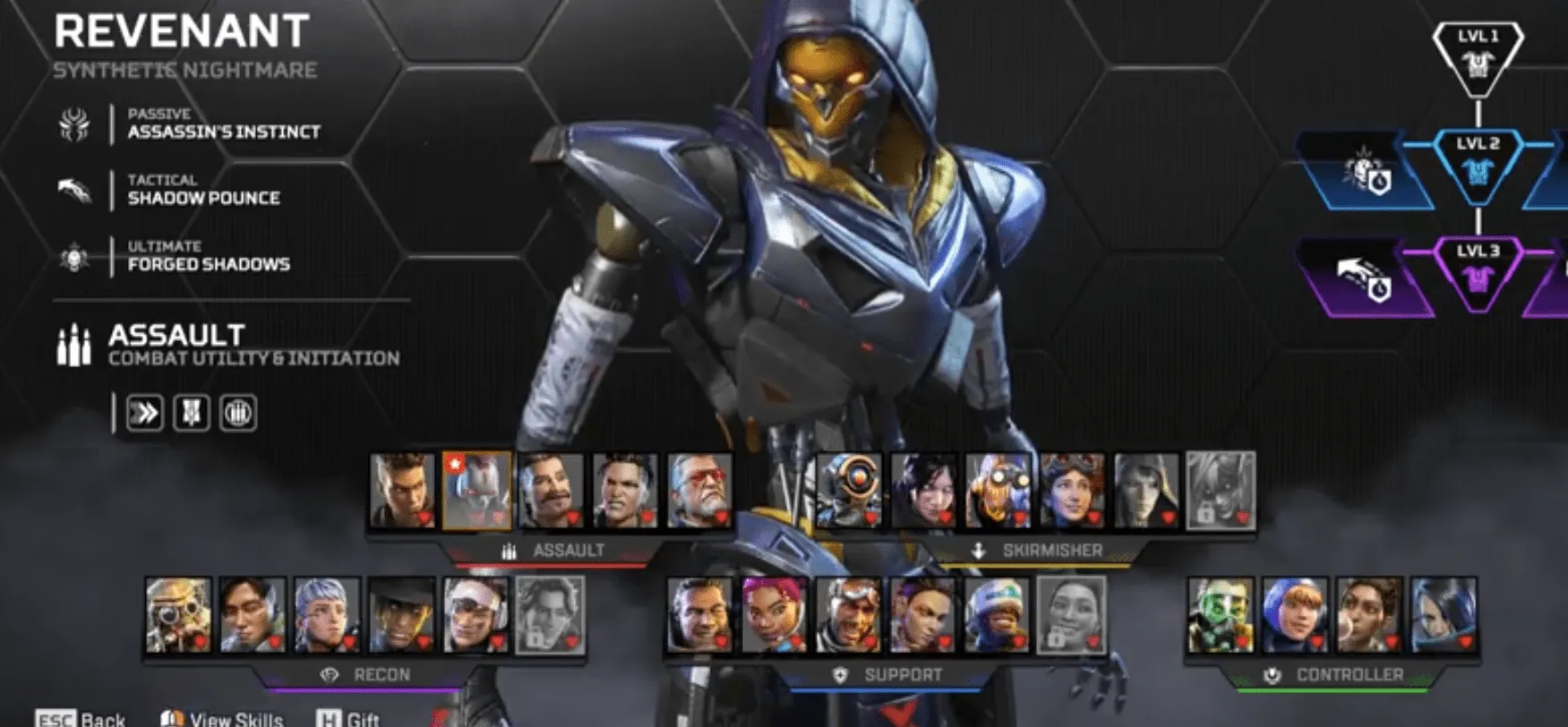
Task: Pick the Mad Maggie legend portrait
Action: (625, 491)
